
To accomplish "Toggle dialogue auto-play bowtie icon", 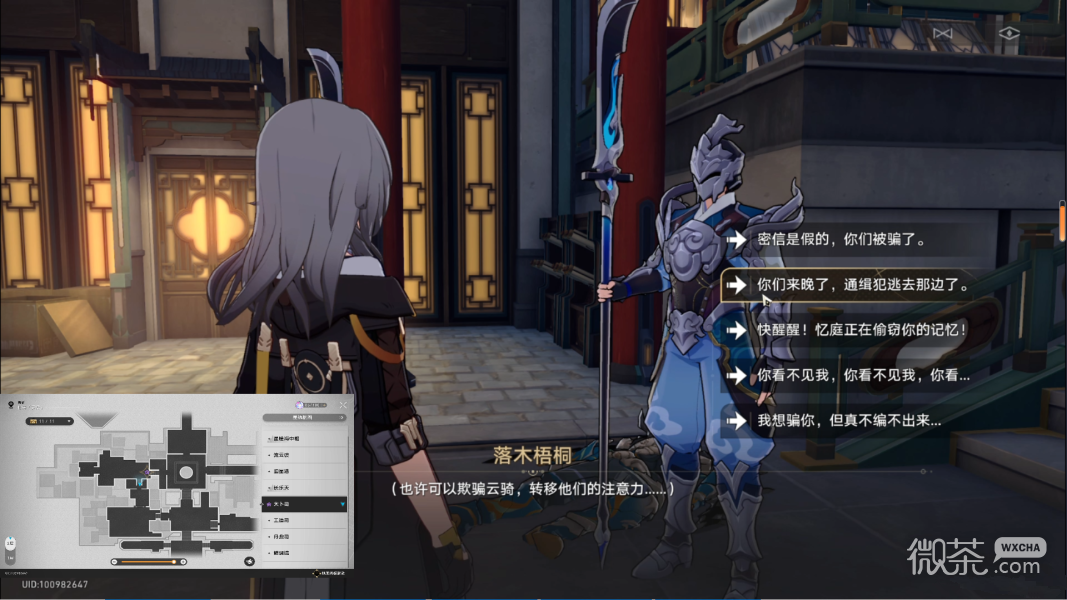I will (942, 33).
